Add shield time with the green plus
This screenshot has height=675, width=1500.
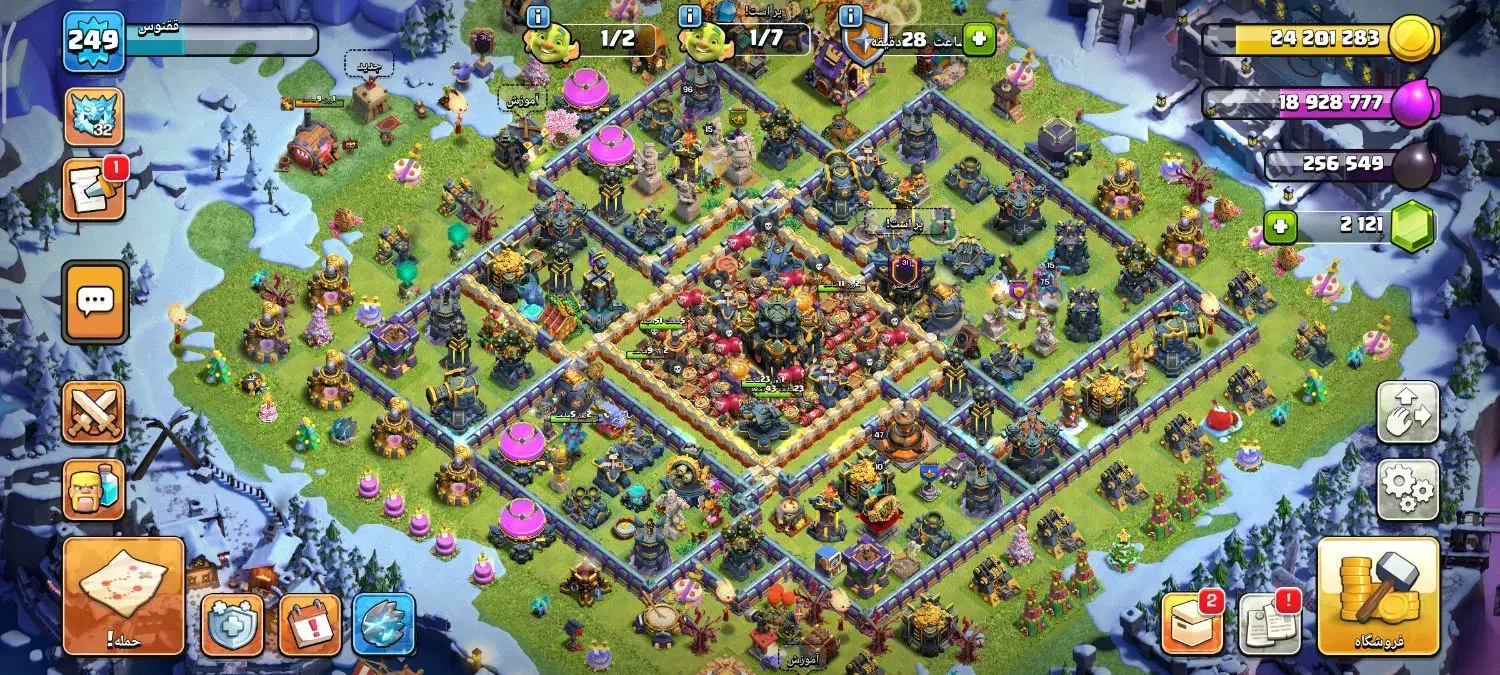click(x=979, y=40)
